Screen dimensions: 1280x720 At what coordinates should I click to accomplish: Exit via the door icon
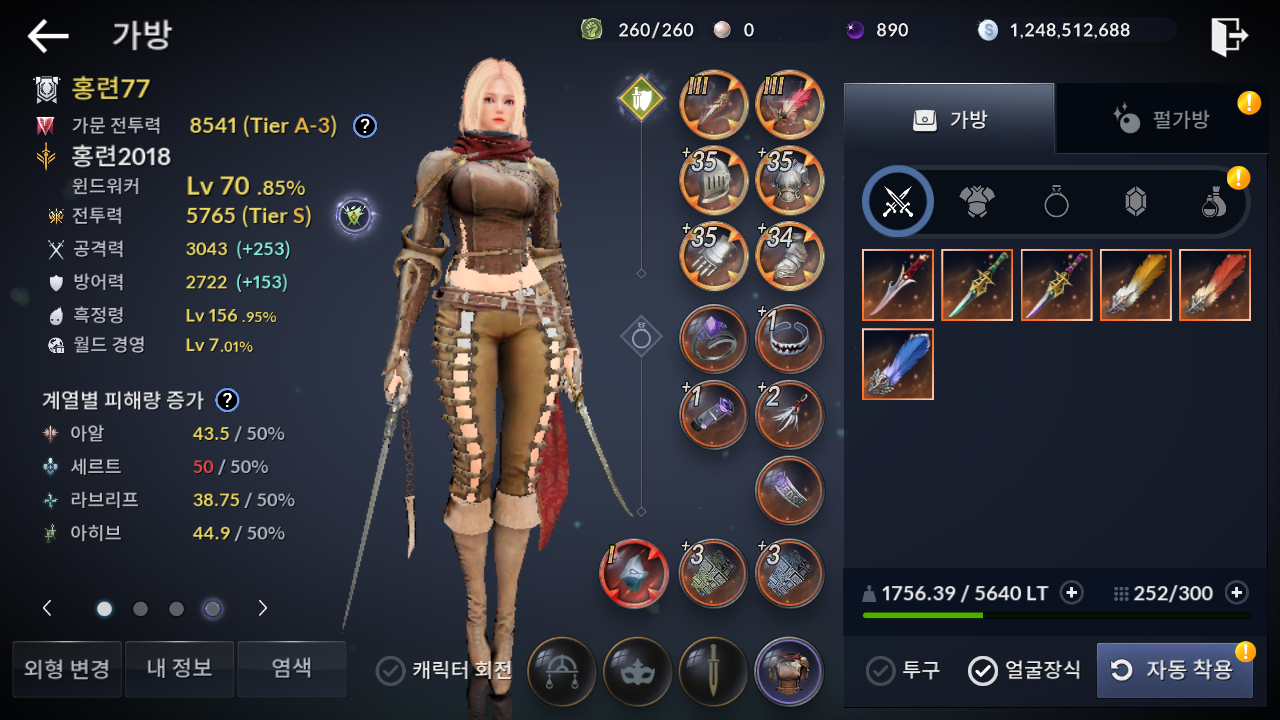pyautogui.click(x=1229, y=37)
